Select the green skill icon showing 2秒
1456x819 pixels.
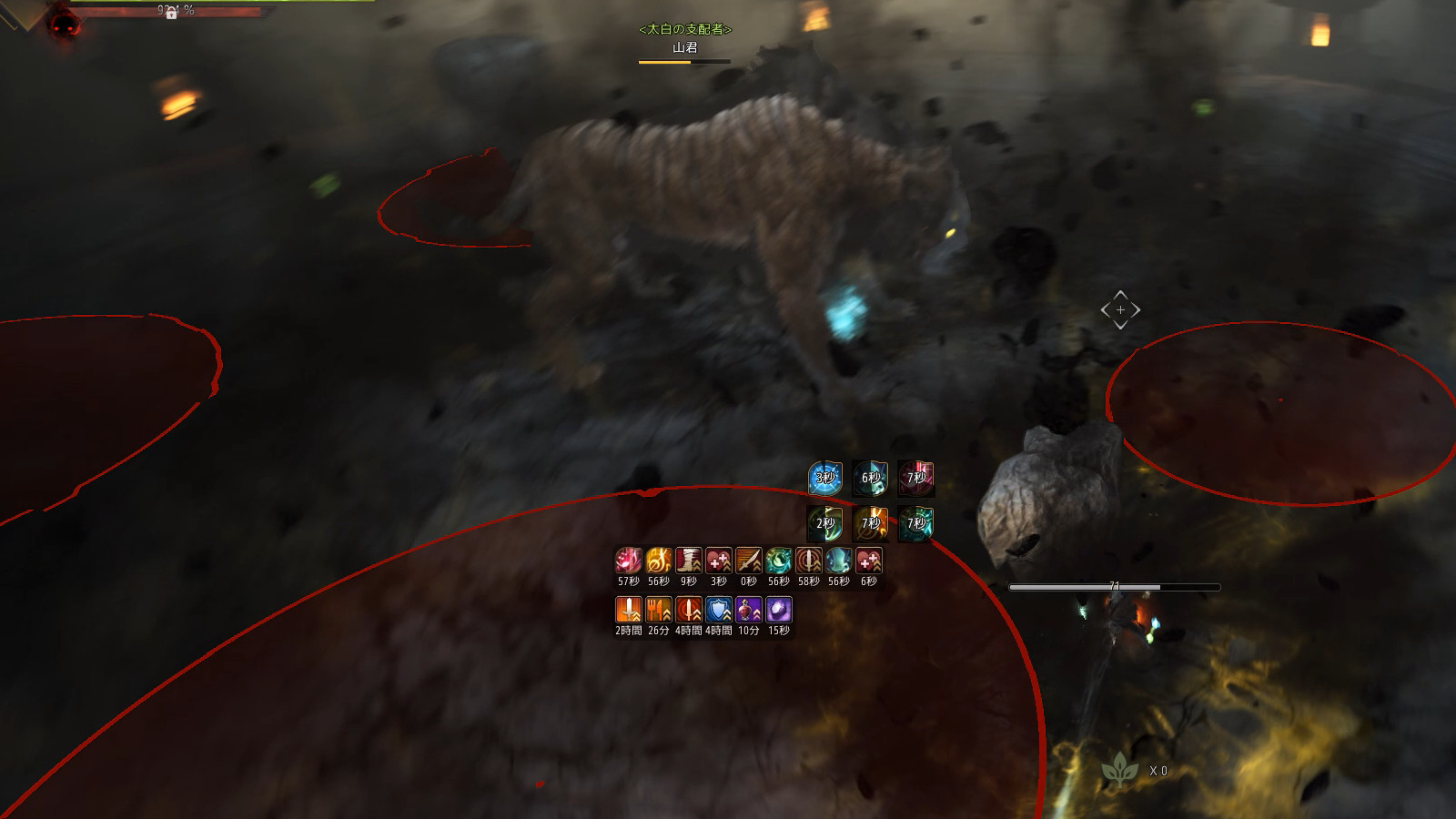point(824,523)
